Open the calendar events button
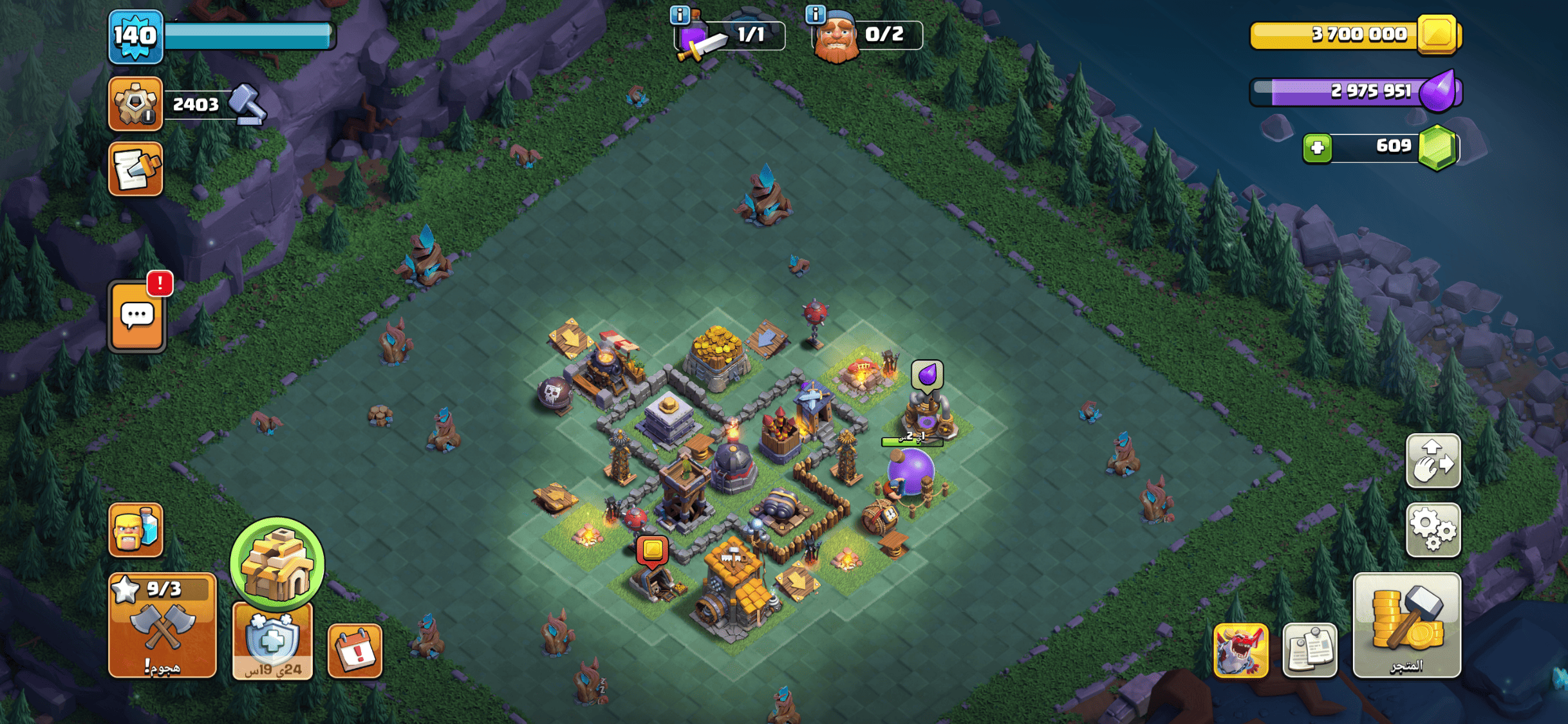Viewport: 1568px width, 724px height. click(x=355, y=651)
